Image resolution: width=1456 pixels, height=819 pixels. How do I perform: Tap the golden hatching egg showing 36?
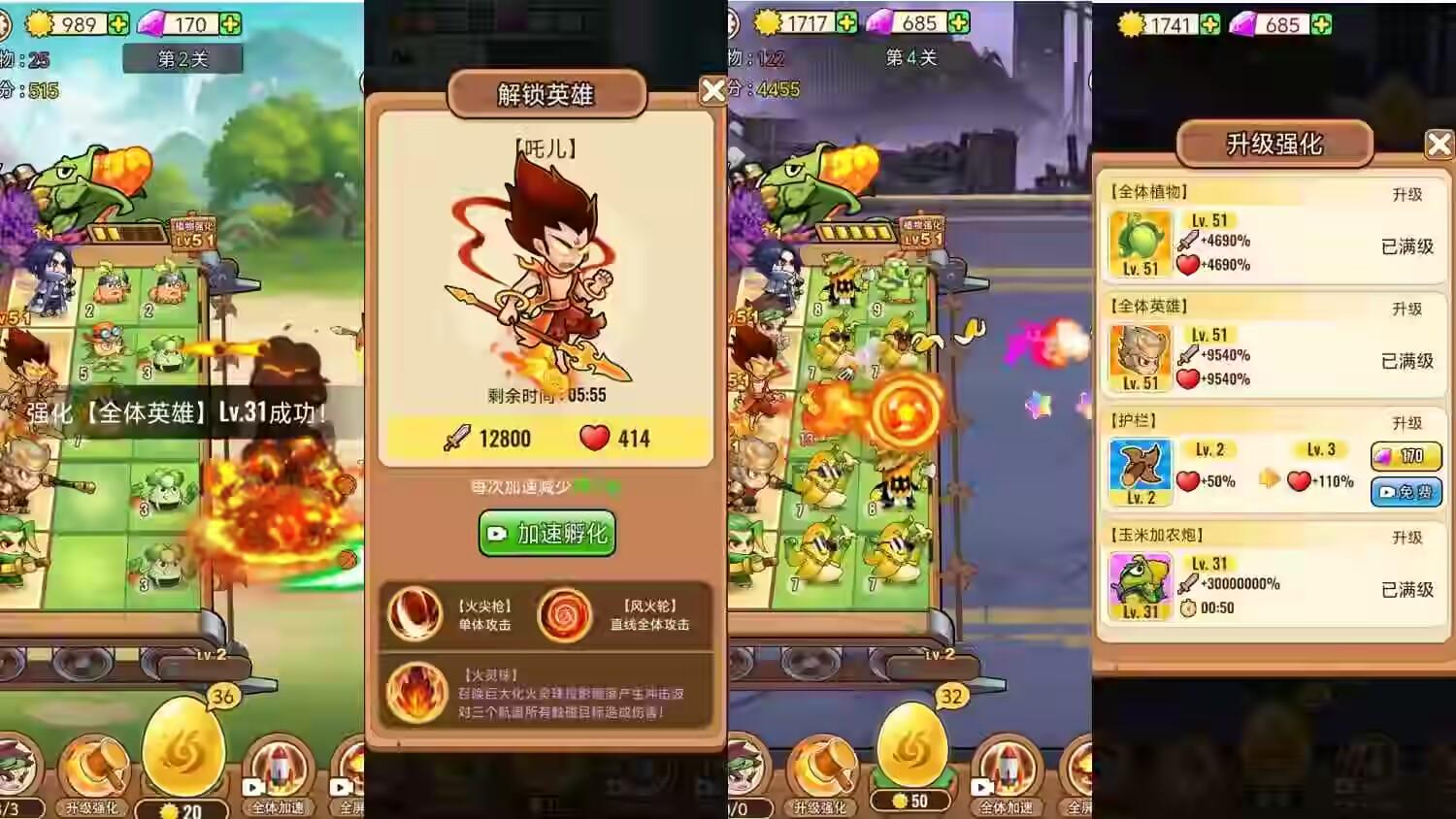184,747
